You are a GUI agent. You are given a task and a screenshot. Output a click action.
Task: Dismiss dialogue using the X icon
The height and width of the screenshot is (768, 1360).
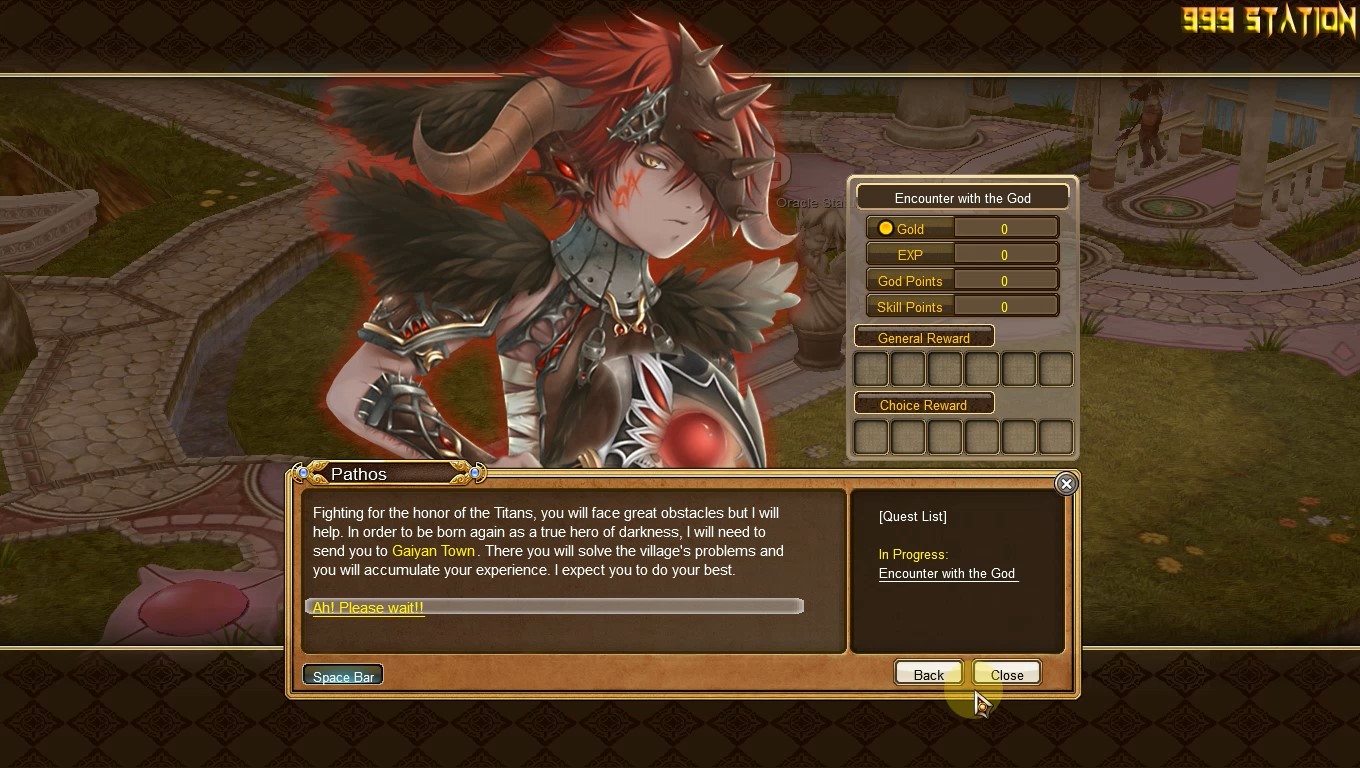1066,484
